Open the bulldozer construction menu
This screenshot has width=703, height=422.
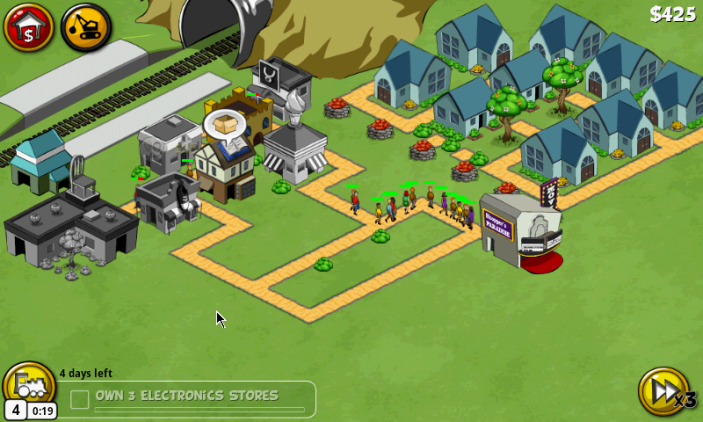point(86,27)
